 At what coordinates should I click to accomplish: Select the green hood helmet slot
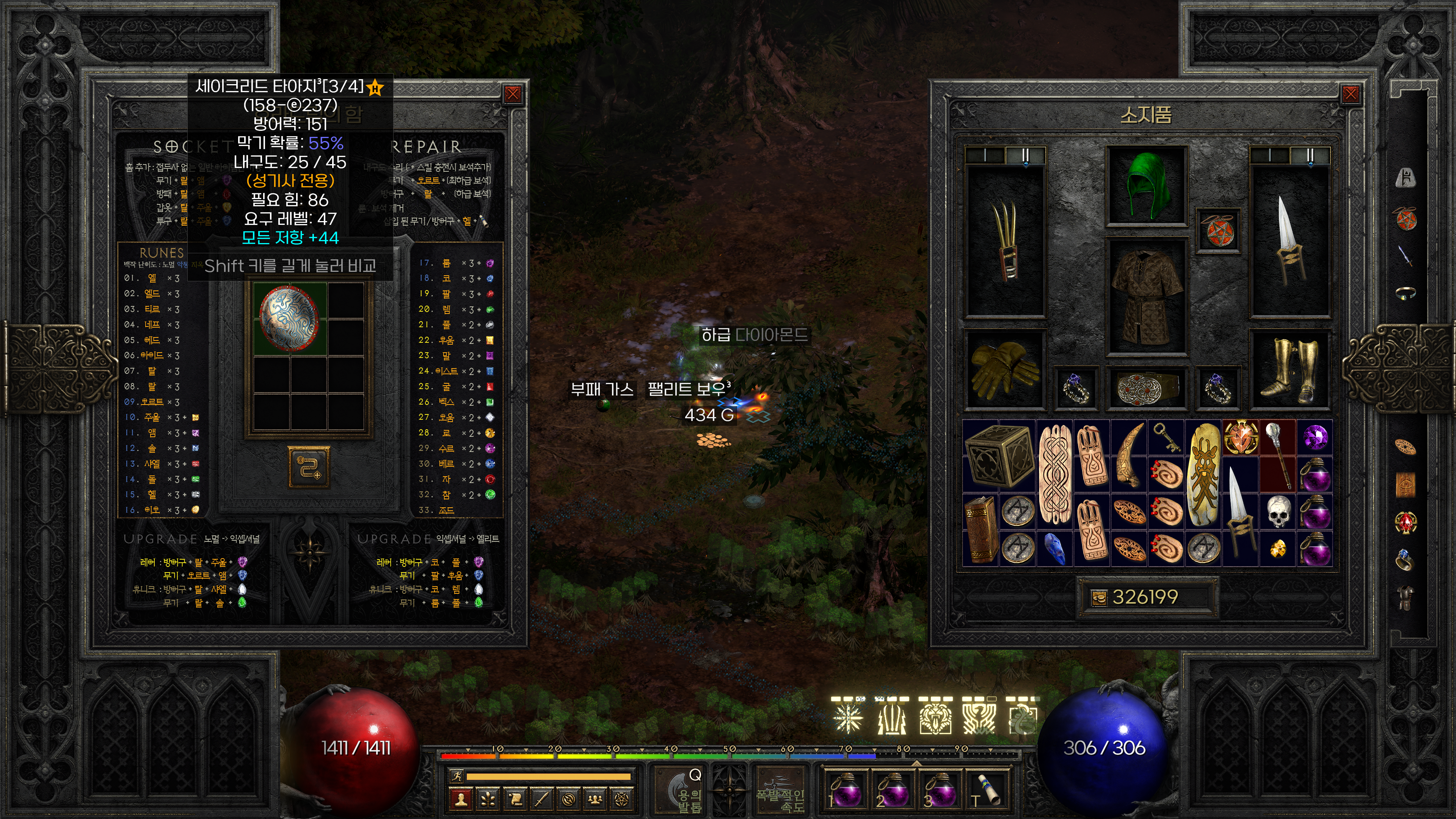1146,185
